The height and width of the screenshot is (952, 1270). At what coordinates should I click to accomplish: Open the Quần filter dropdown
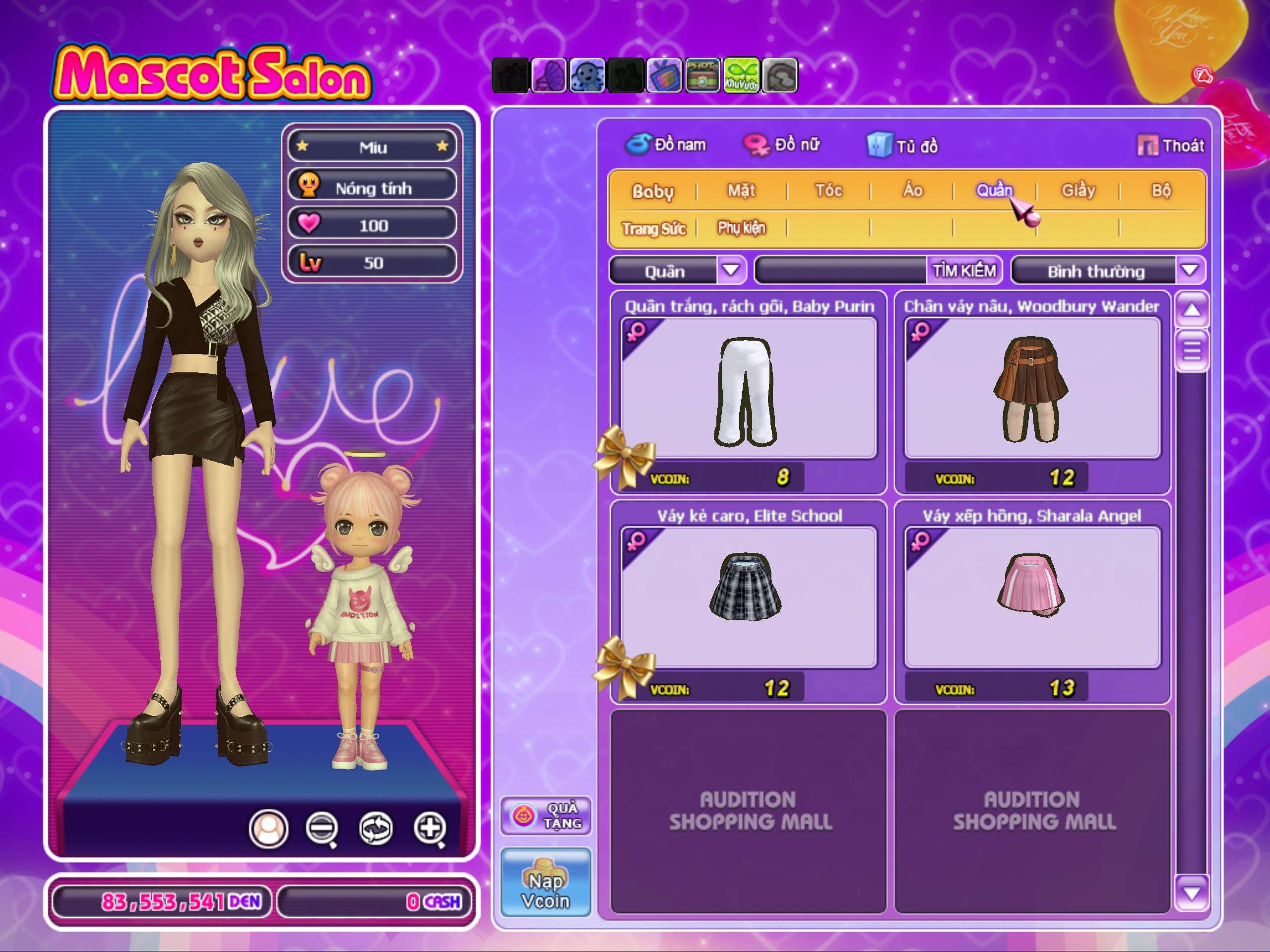point(731,270)
